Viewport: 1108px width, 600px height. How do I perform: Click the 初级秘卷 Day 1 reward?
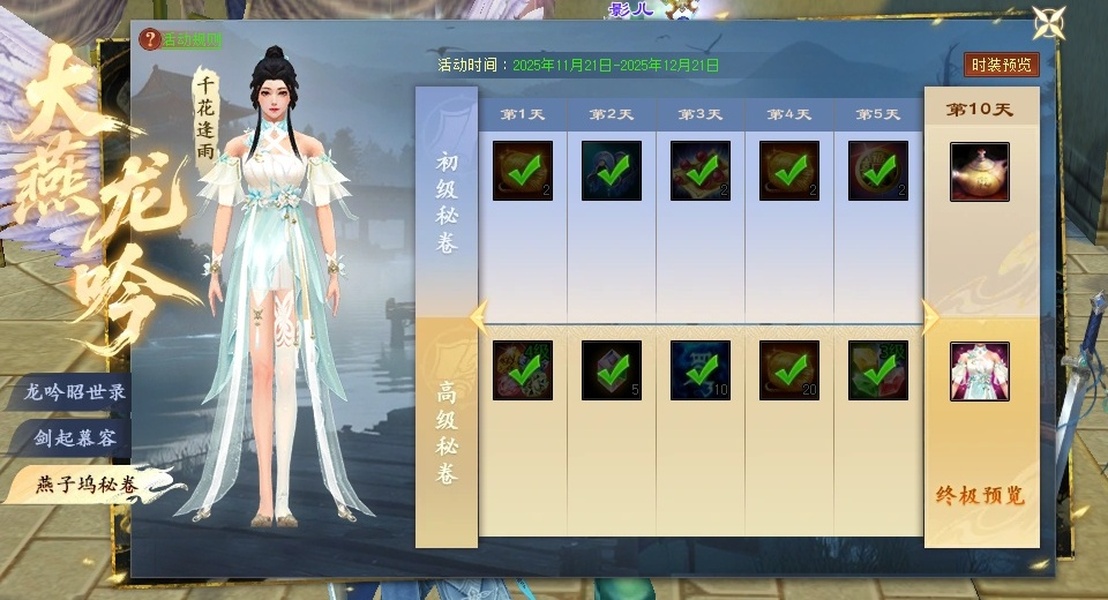pos(522,171)
